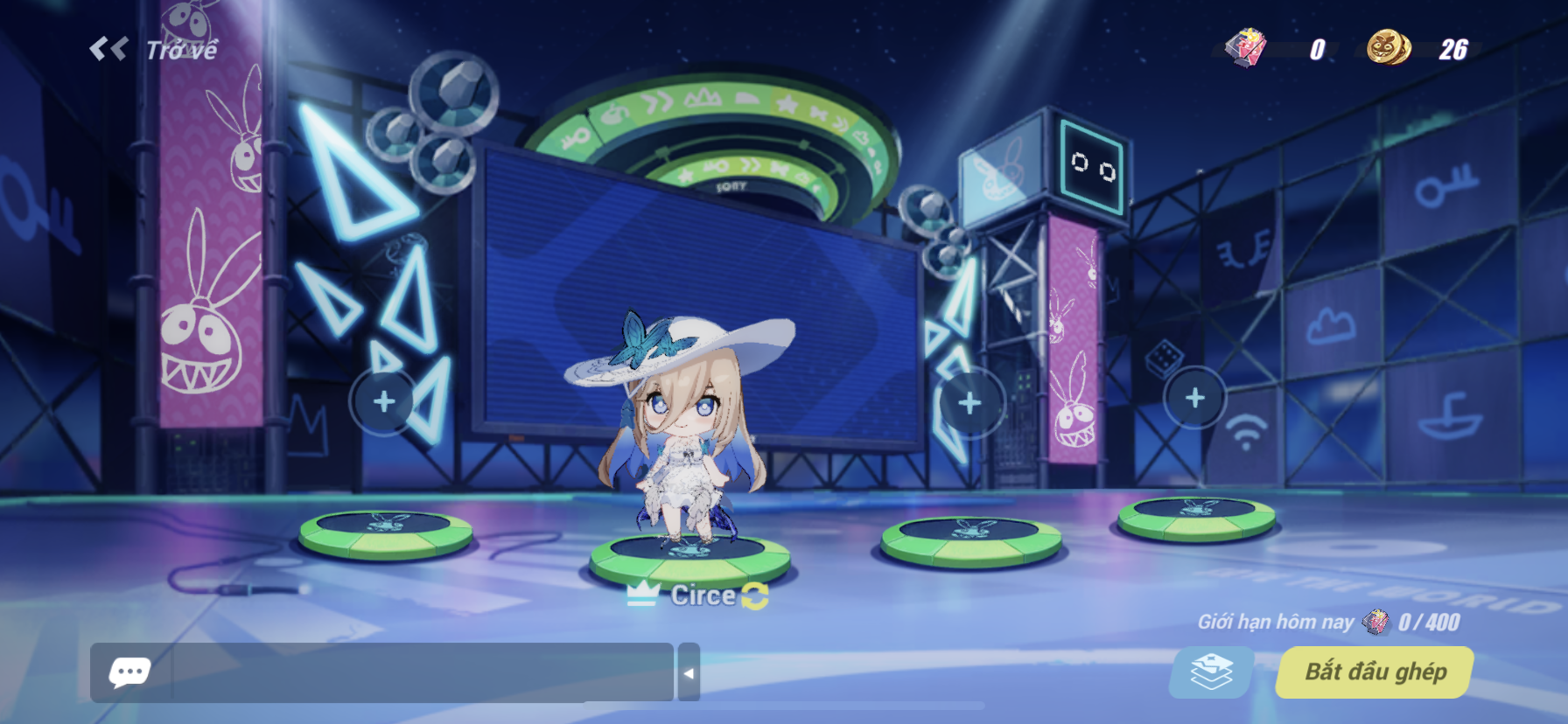
Task: Click inside the chat text input field
Action: coord(394,672)
